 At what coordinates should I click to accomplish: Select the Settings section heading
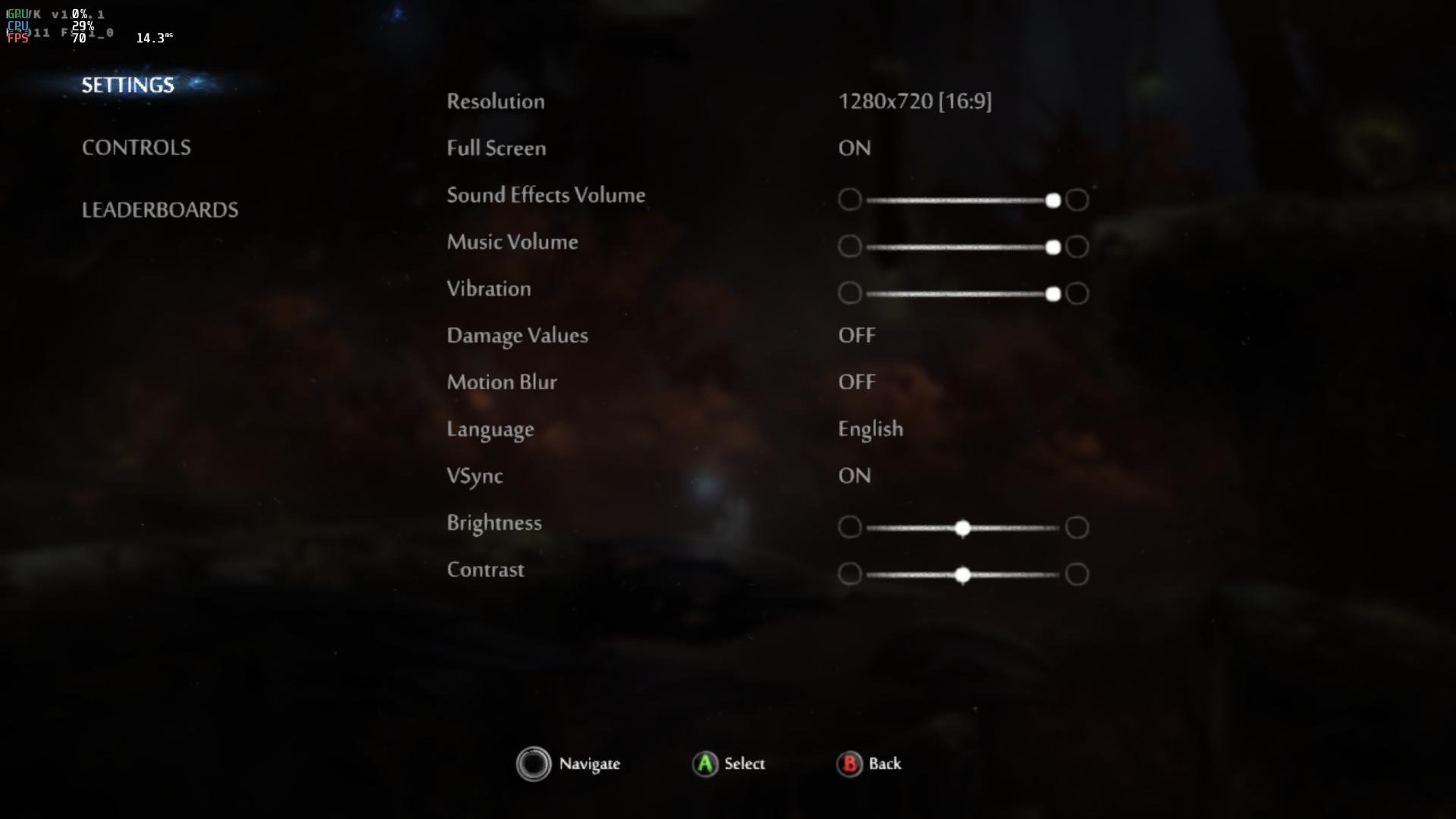point(128,85)
